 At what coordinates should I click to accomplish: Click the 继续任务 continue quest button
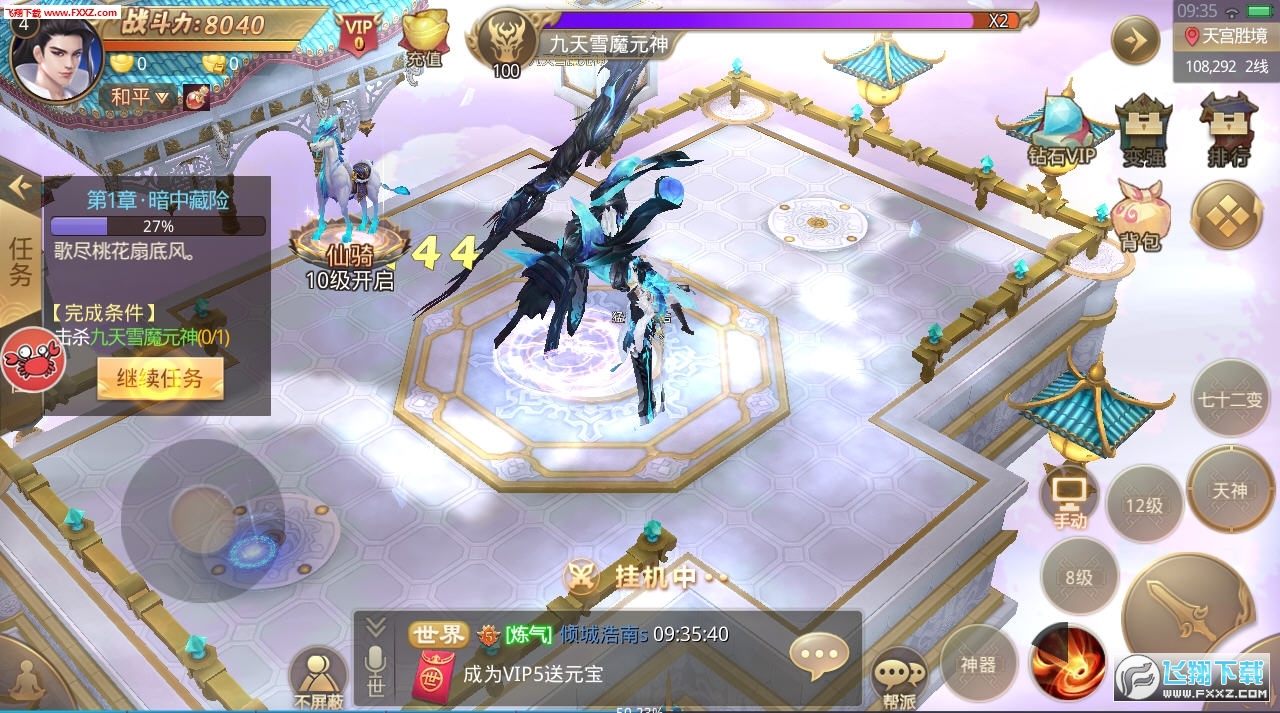(159, 379)
